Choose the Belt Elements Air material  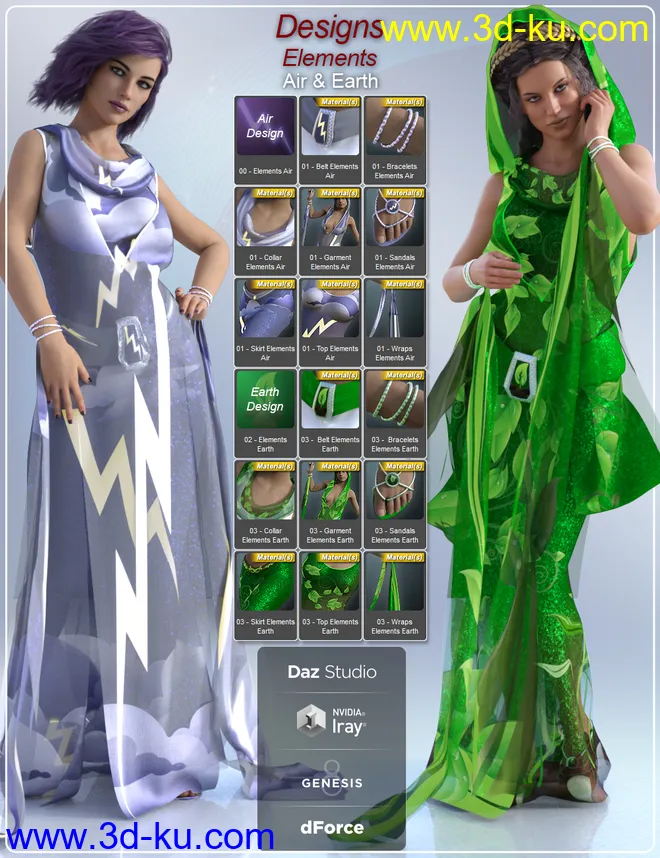[x=330, y=128]
